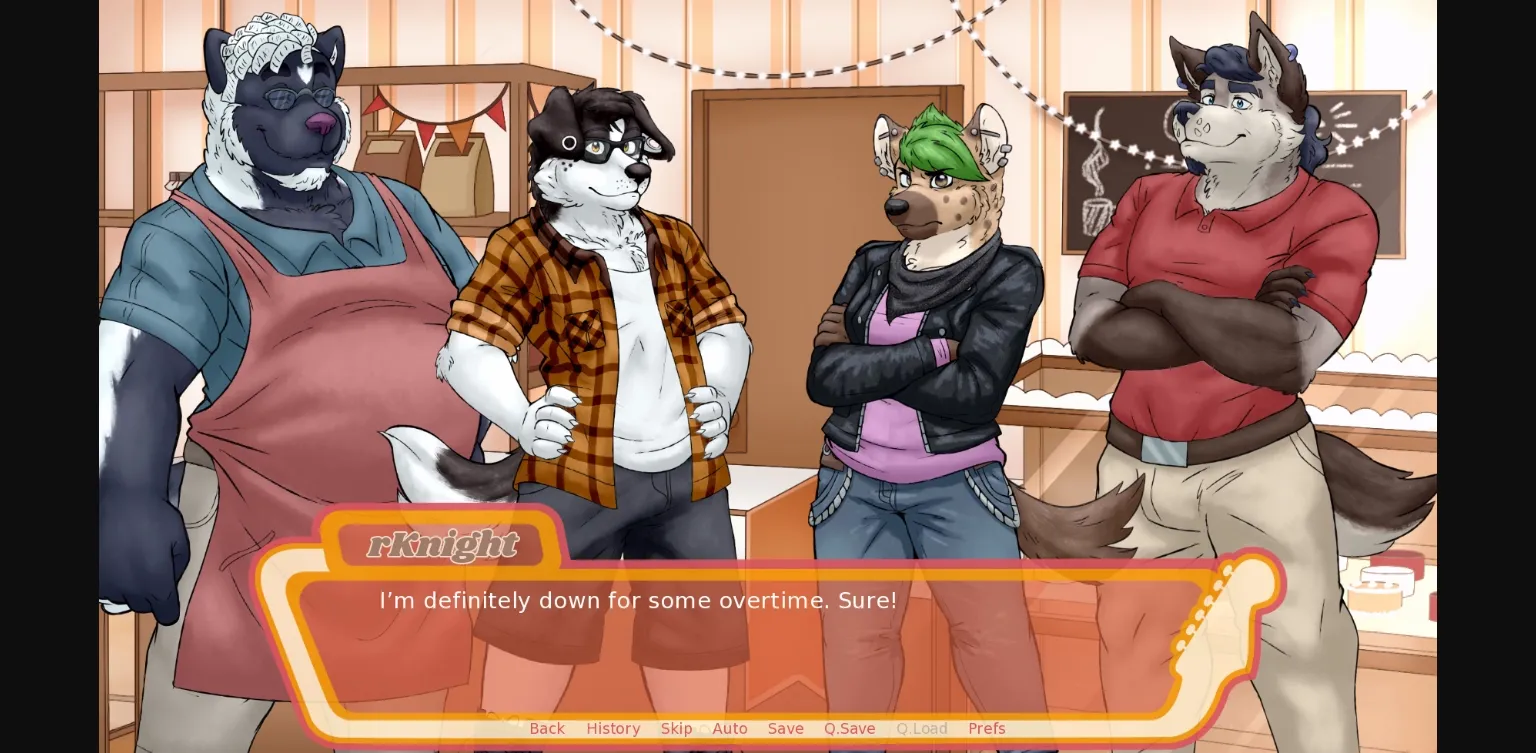Click the dialogue text 'I'm definitely down for some overtime'
The image size is (1536, 753).
[x=637, y=600]
